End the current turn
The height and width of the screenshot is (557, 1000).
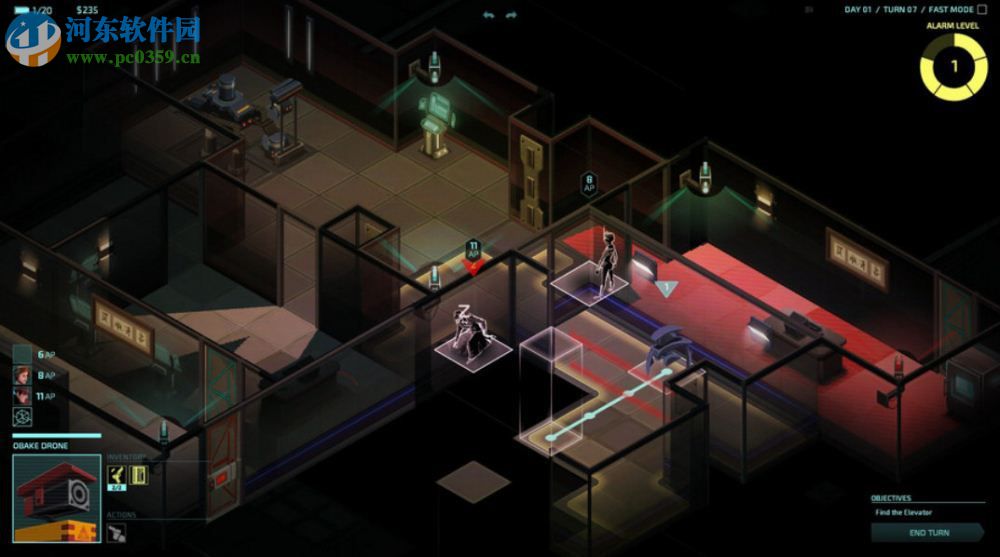pos(929,533)
